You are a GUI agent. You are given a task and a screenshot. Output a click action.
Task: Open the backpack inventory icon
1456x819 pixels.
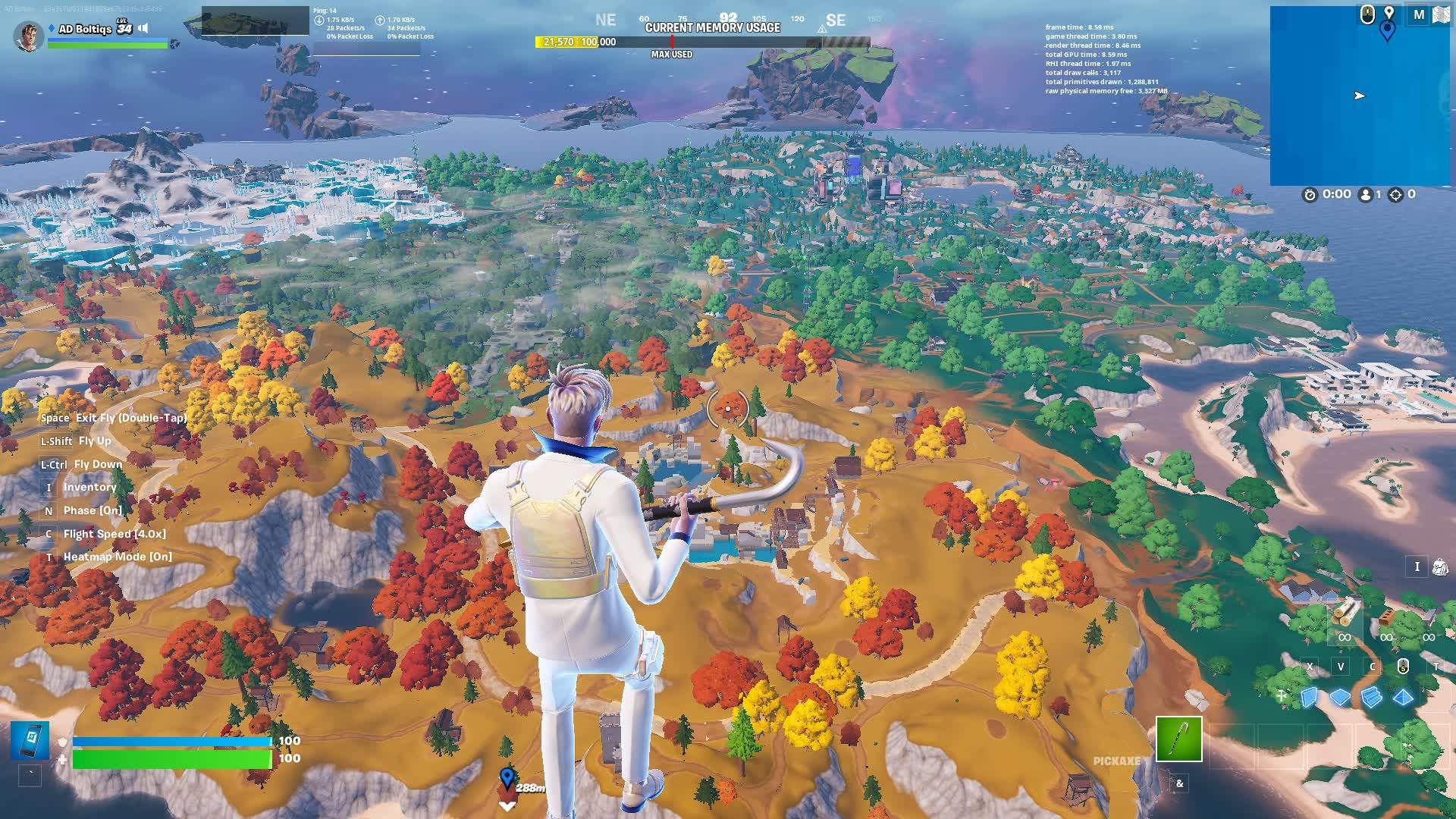(1440, 566)
